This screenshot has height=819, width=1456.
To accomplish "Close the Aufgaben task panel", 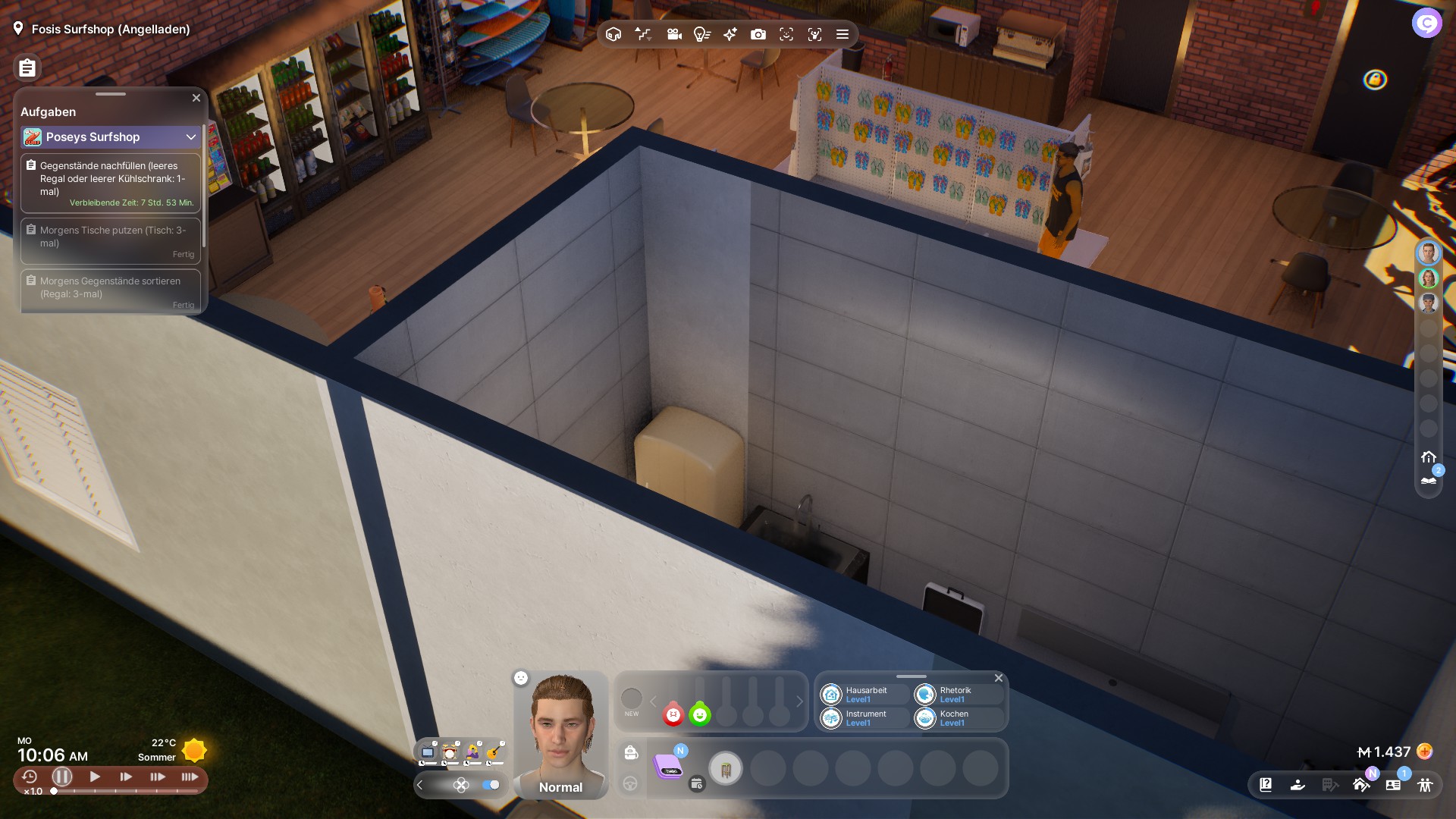I will pyautogui.click(x=196, y=98).
